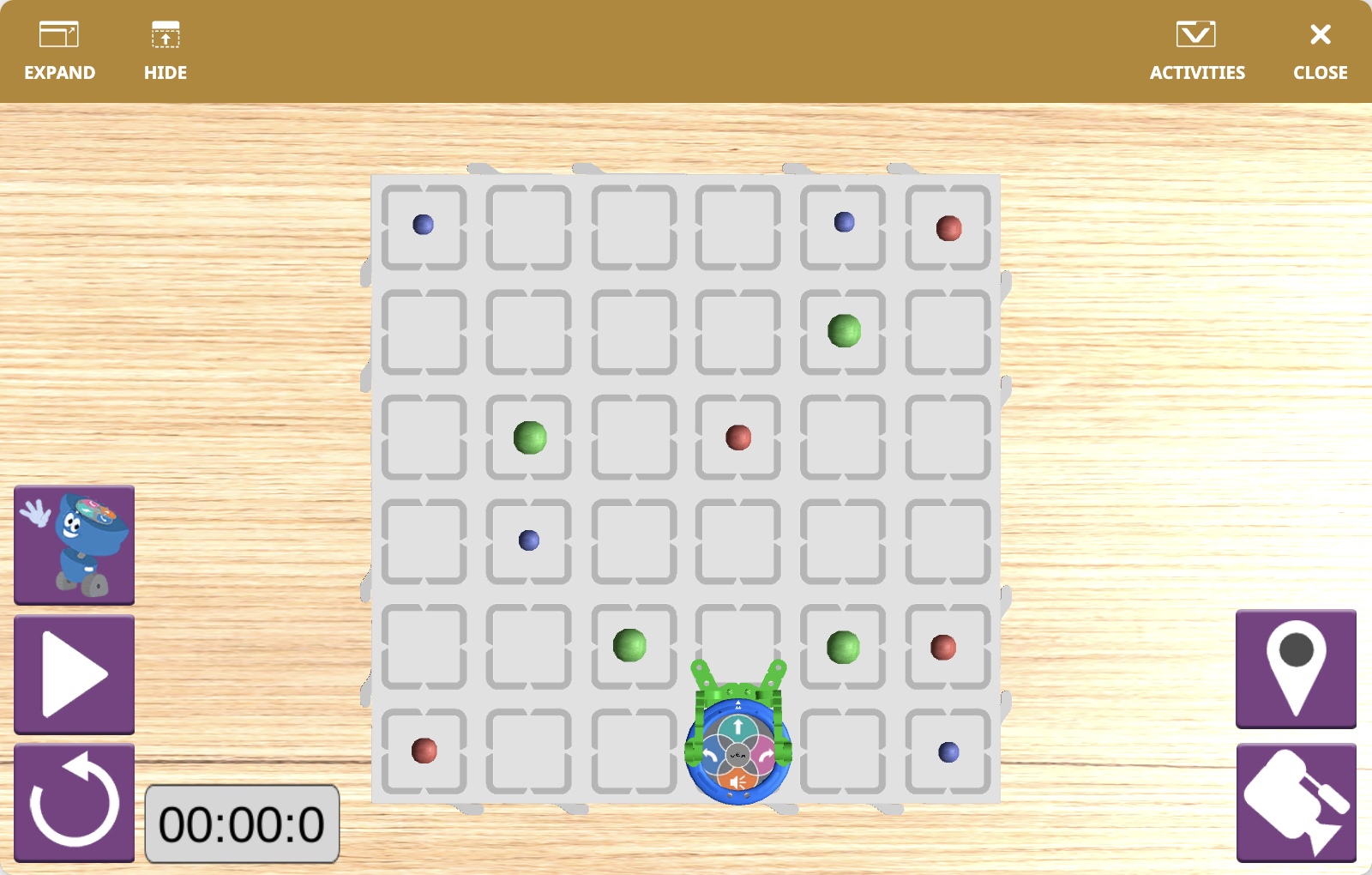Click the Expand toolbar item
Image resolution: width=1372 pixels, height=875 pixels.
[59, 47]
